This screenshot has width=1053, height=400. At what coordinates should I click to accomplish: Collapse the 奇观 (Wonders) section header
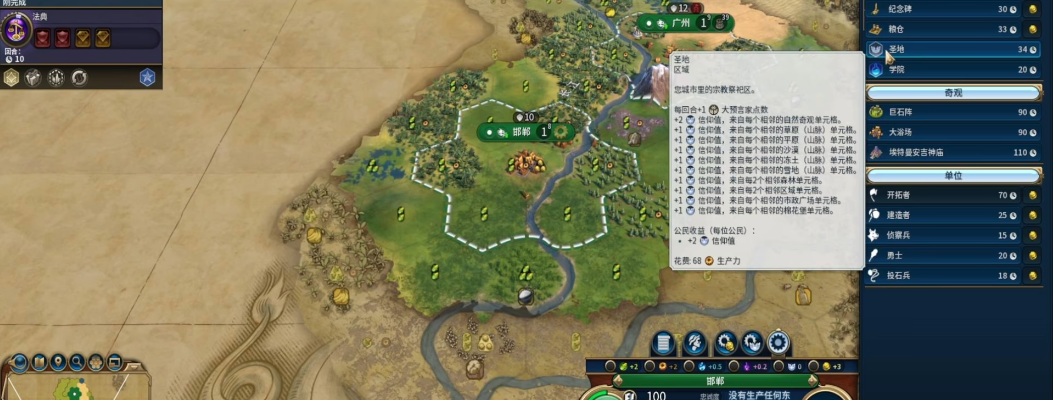953,91
